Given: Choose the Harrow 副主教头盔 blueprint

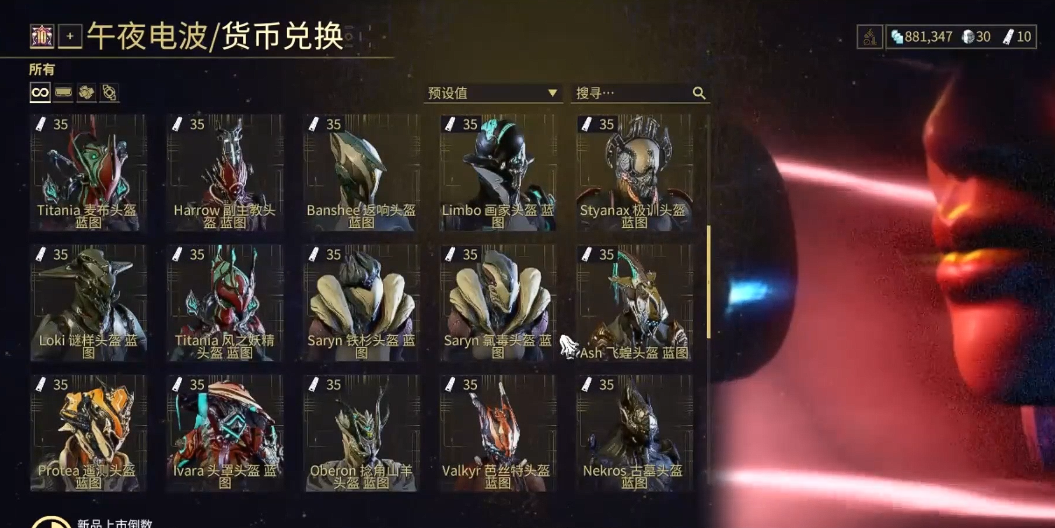Looking at the screenshot, I should tap(224, 172).
